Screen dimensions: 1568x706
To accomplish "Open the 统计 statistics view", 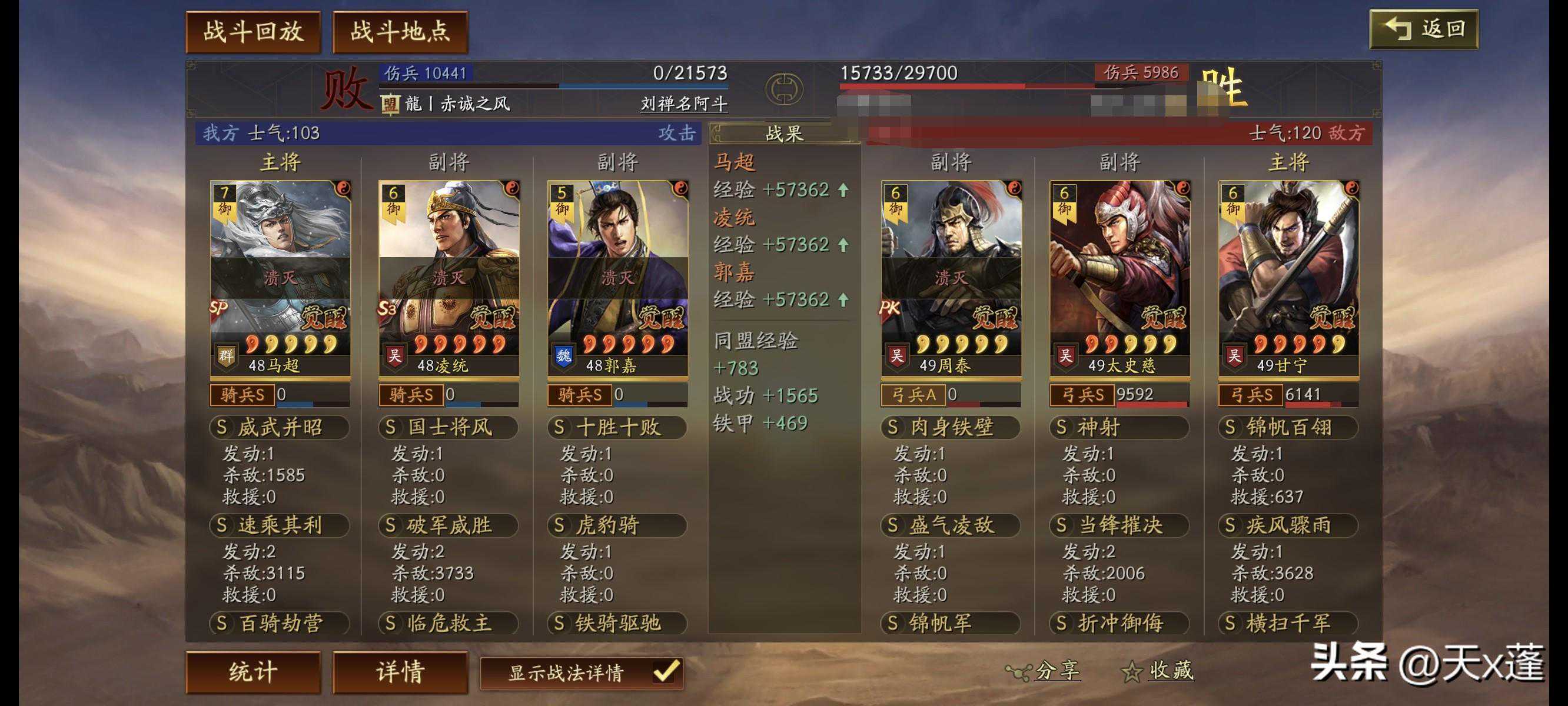I will tap(253, 672).
